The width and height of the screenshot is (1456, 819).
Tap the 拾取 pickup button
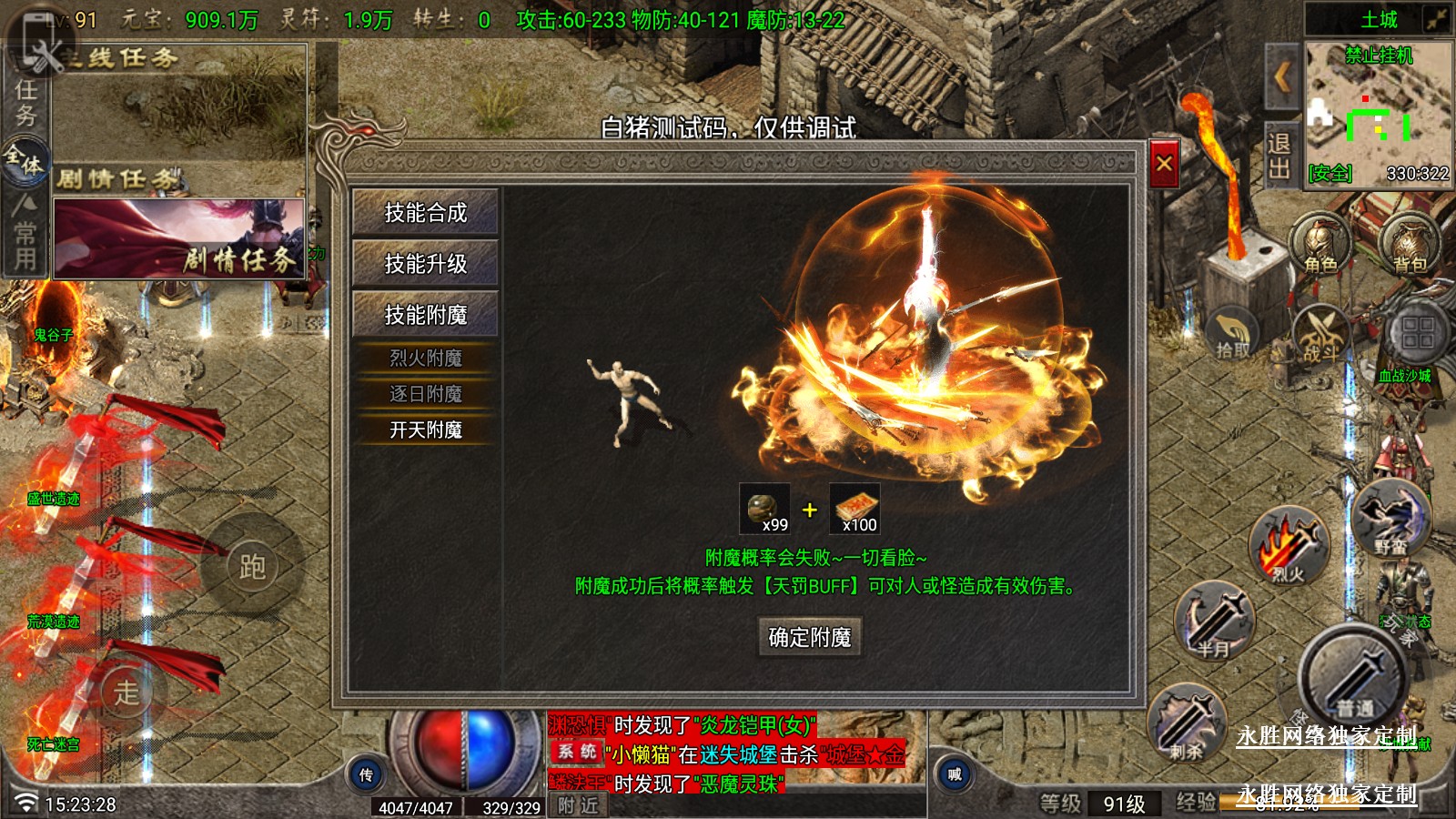click(x=1233, y=334)
